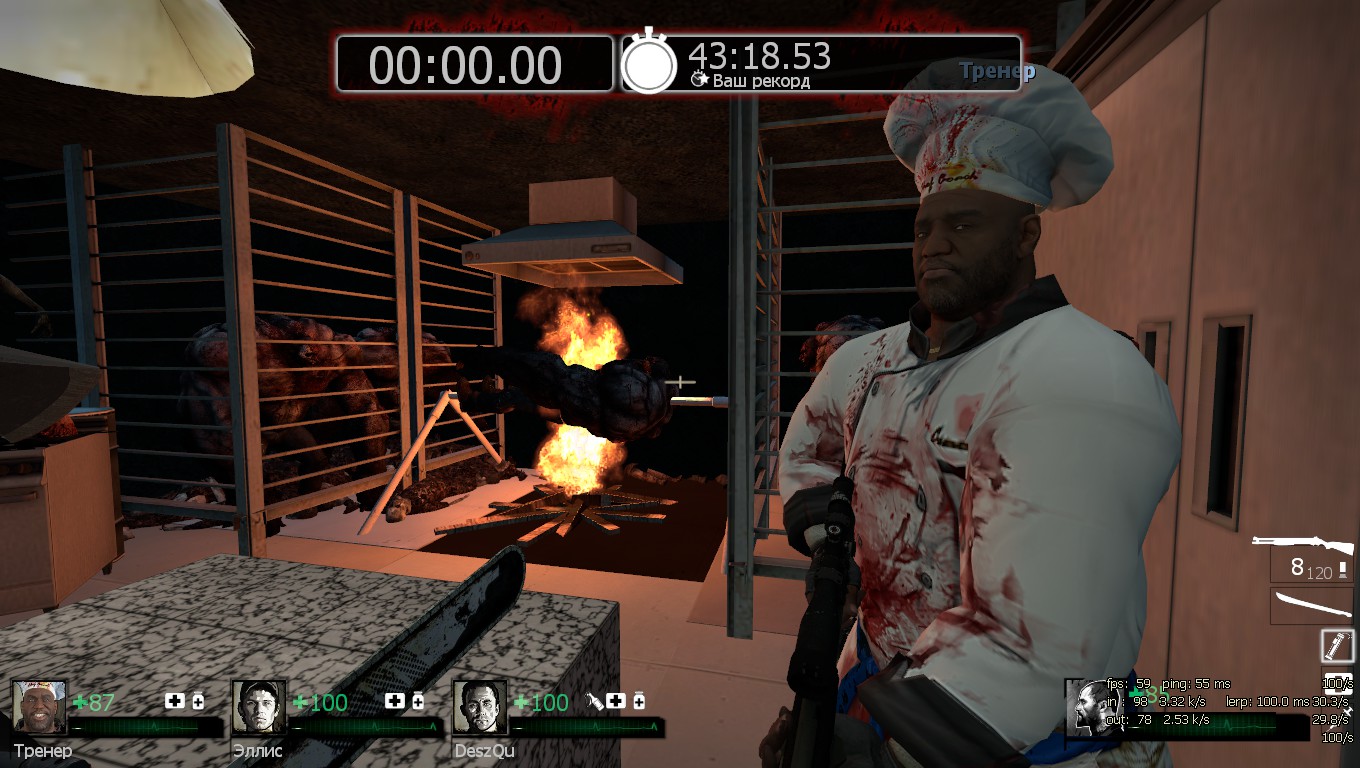Select the highlighted pipe bomb slot
This screenshot has width=1360, height=768.
coord(1337,645)
